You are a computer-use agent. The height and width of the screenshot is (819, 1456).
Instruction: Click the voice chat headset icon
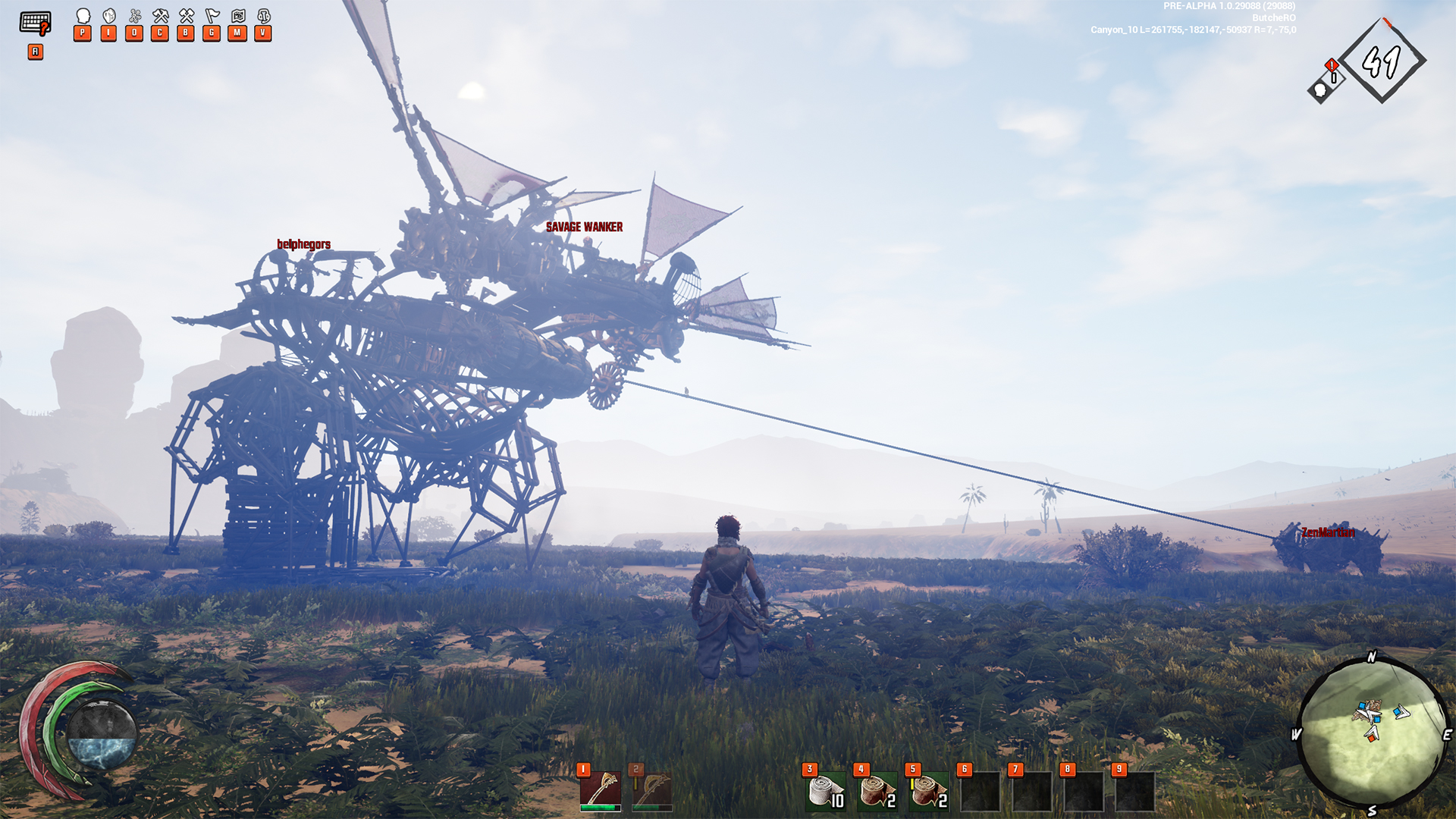pyautogui.click(x=263, y=16)
